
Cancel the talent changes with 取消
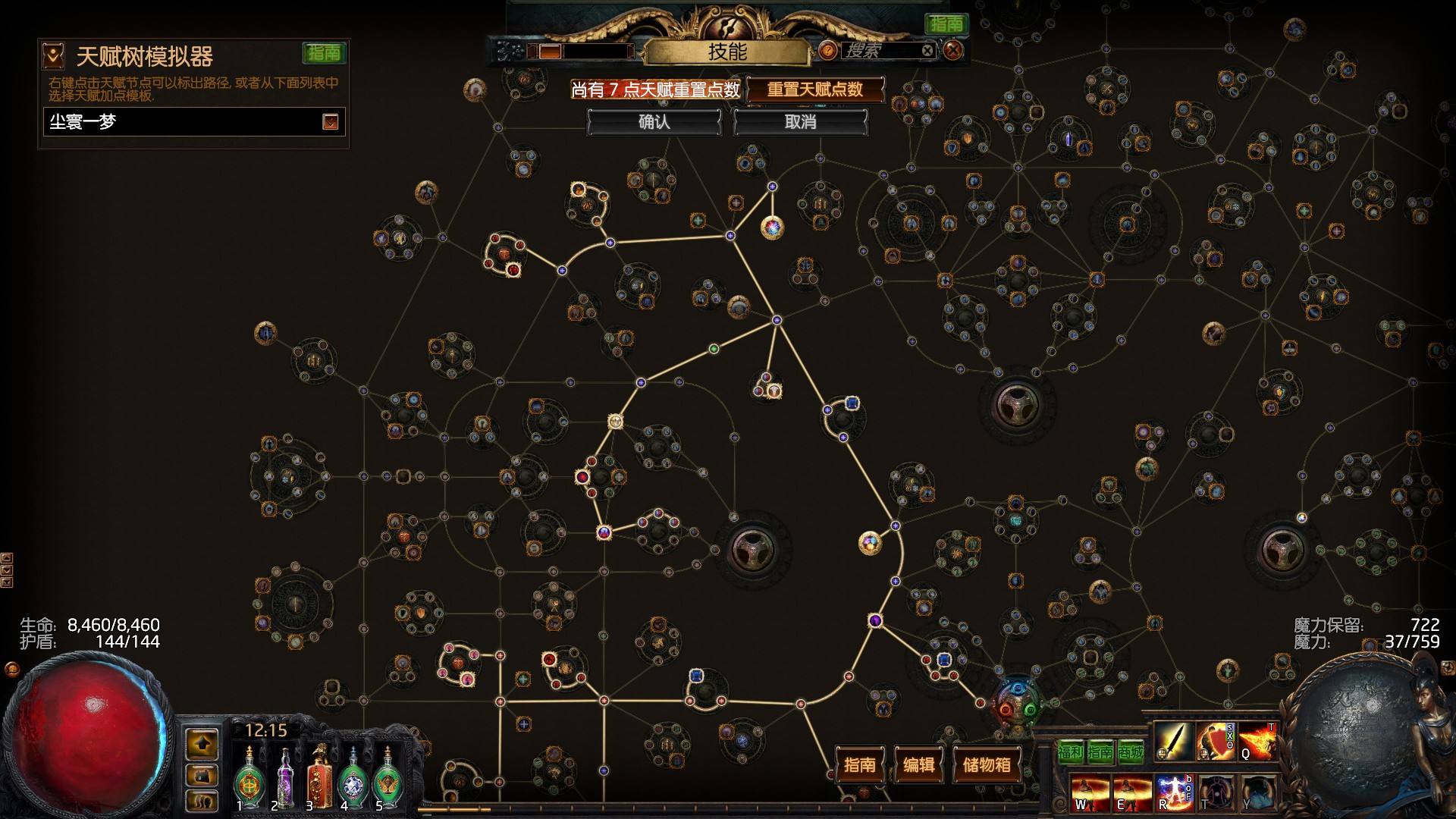click(800, 122)
